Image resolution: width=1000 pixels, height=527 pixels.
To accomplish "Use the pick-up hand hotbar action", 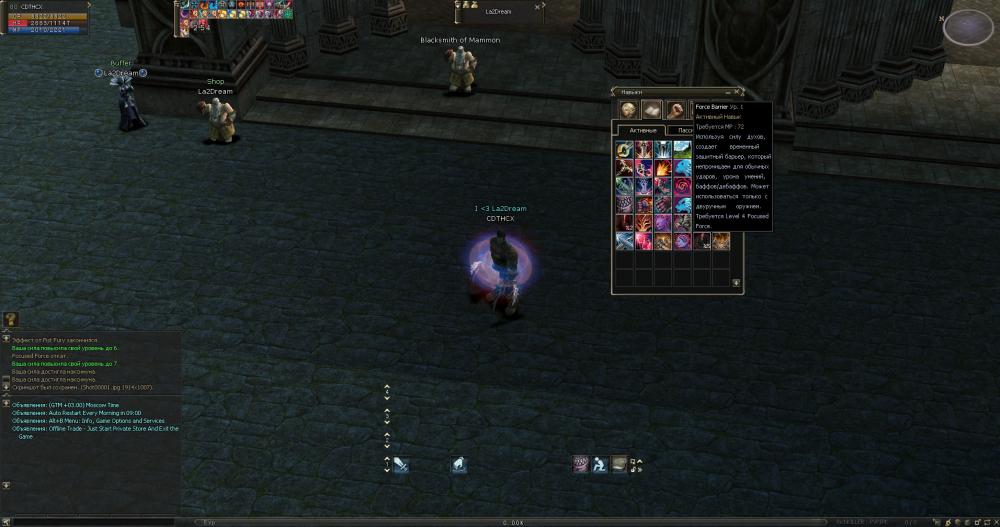I will [457, 464].
